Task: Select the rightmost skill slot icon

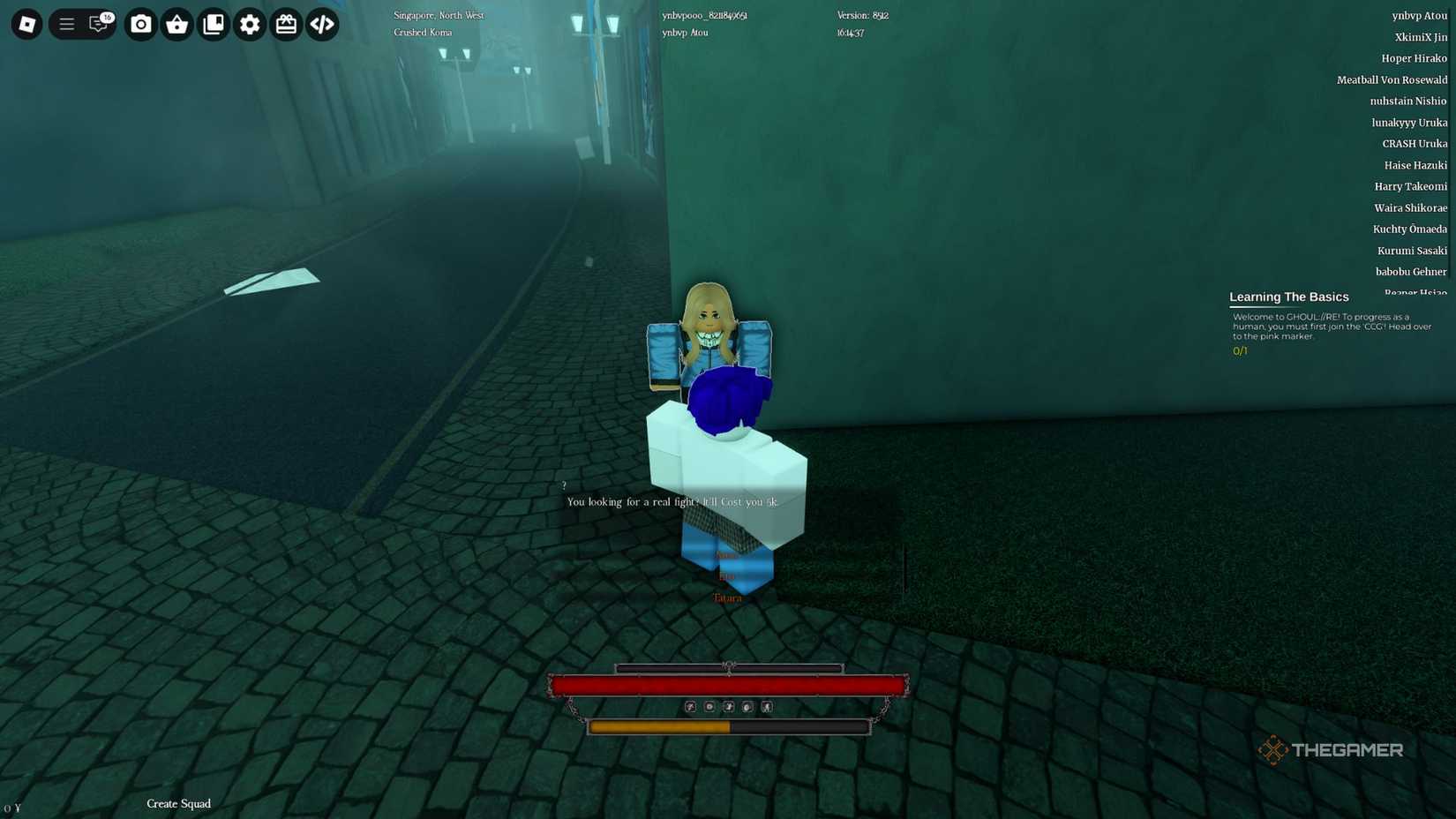Action: click(766, 706)
